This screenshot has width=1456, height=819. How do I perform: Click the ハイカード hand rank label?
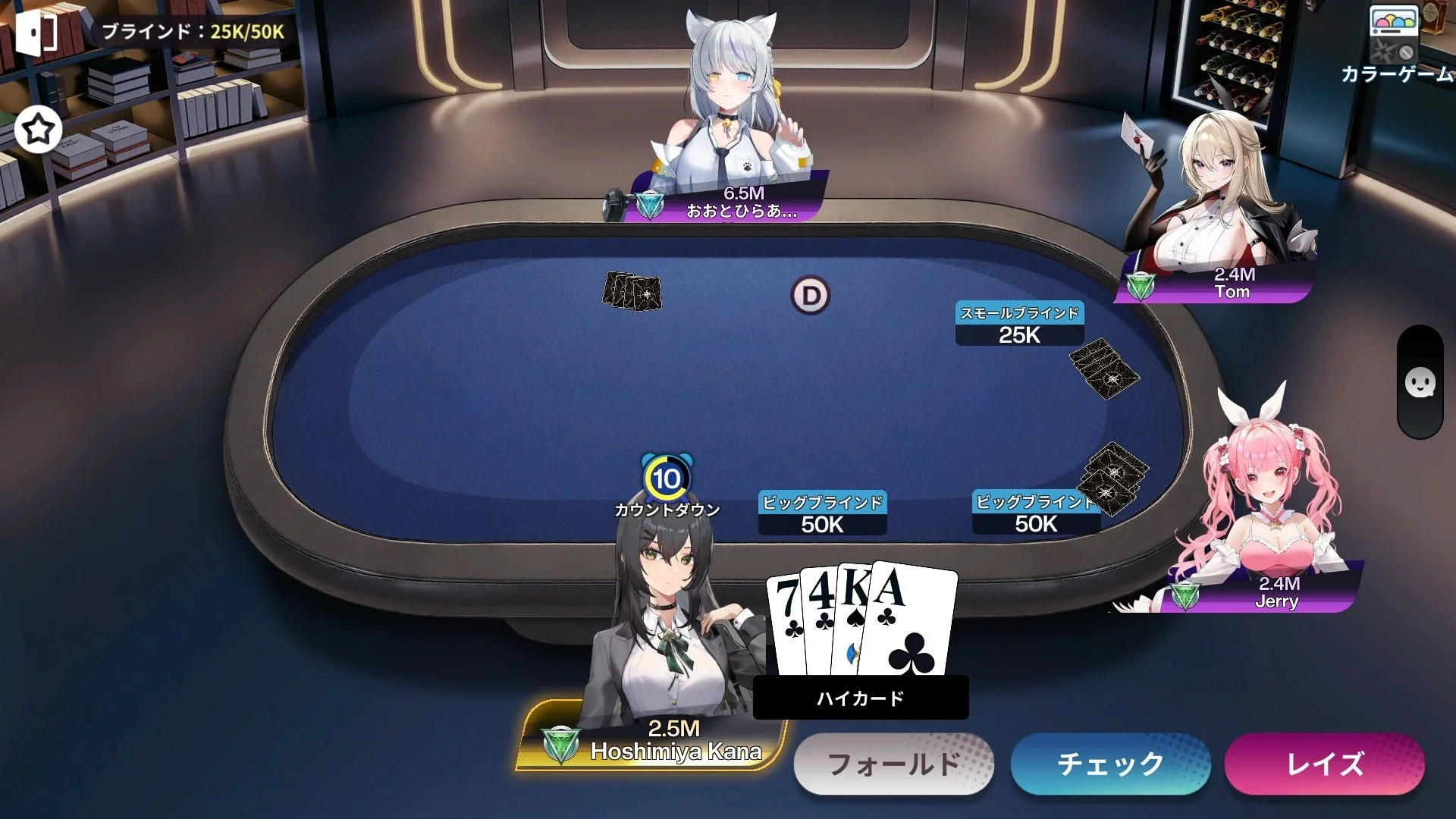[861, 698]
